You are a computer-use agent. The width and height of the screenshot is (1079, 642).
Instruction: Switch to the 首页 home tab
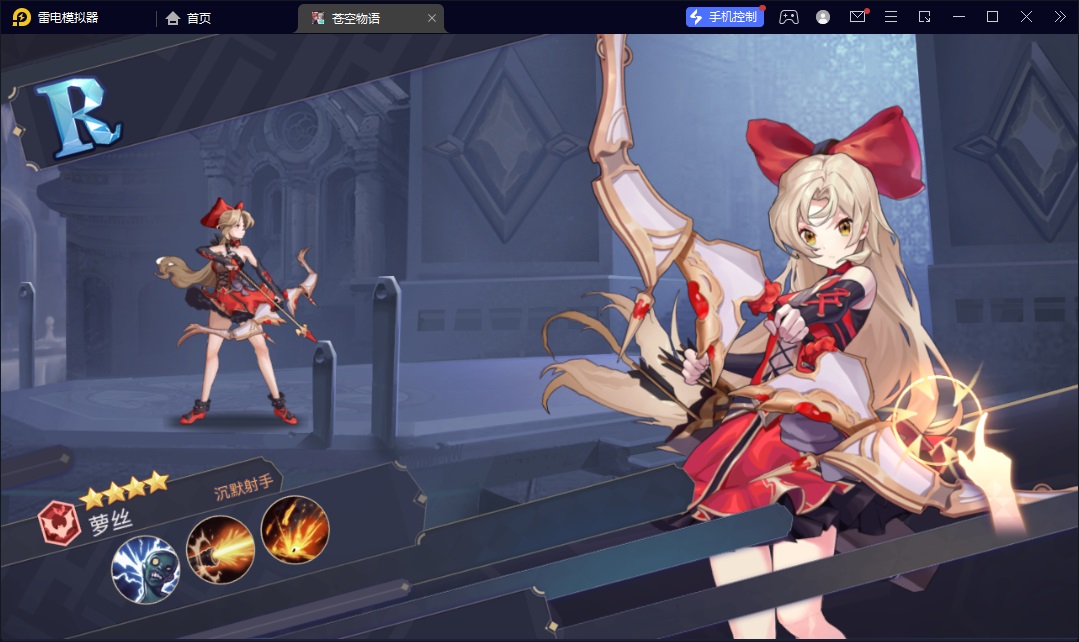click(x=189, y=18)
